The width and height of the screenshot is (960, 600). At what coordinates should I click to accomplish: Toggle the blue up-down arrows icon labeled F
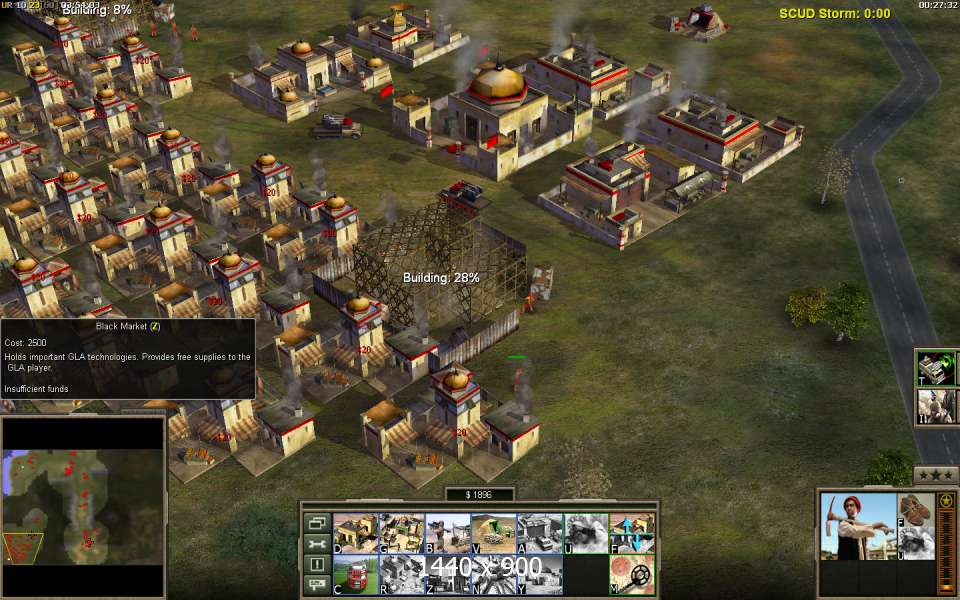(x=631, y=533)
